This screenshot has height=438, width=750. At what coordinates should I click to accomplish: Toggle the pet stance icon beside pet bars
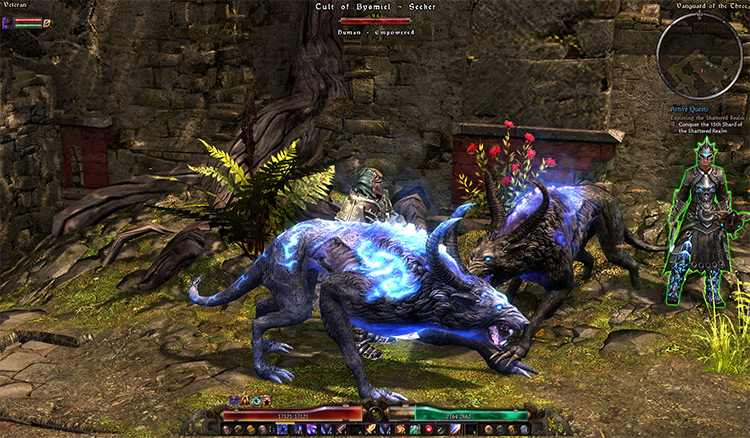[x=47, y=22]
